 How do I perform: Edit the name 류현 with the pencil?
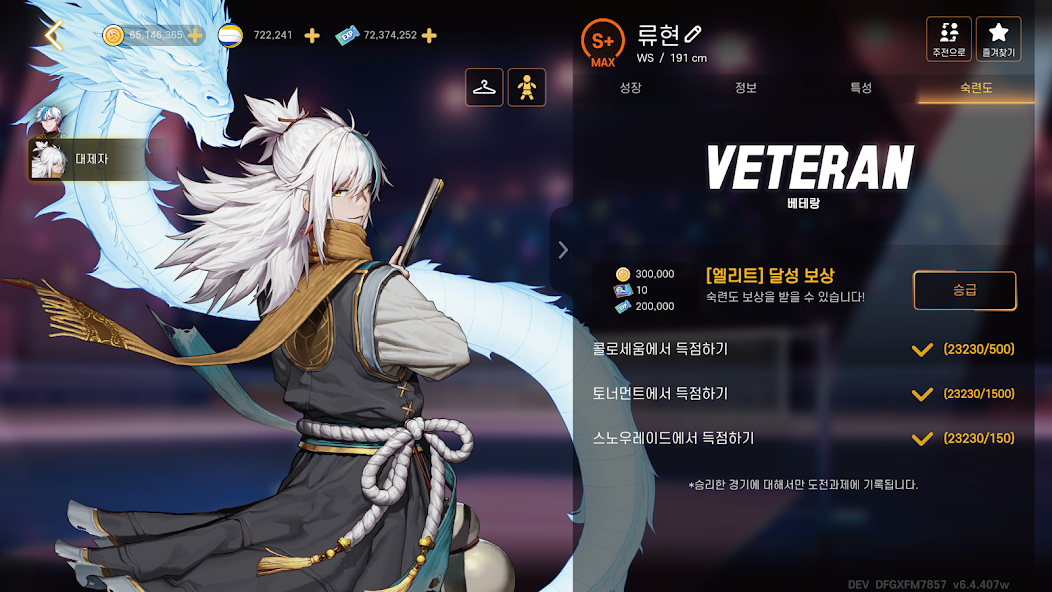pyautogui.click(x=694, y=35)
